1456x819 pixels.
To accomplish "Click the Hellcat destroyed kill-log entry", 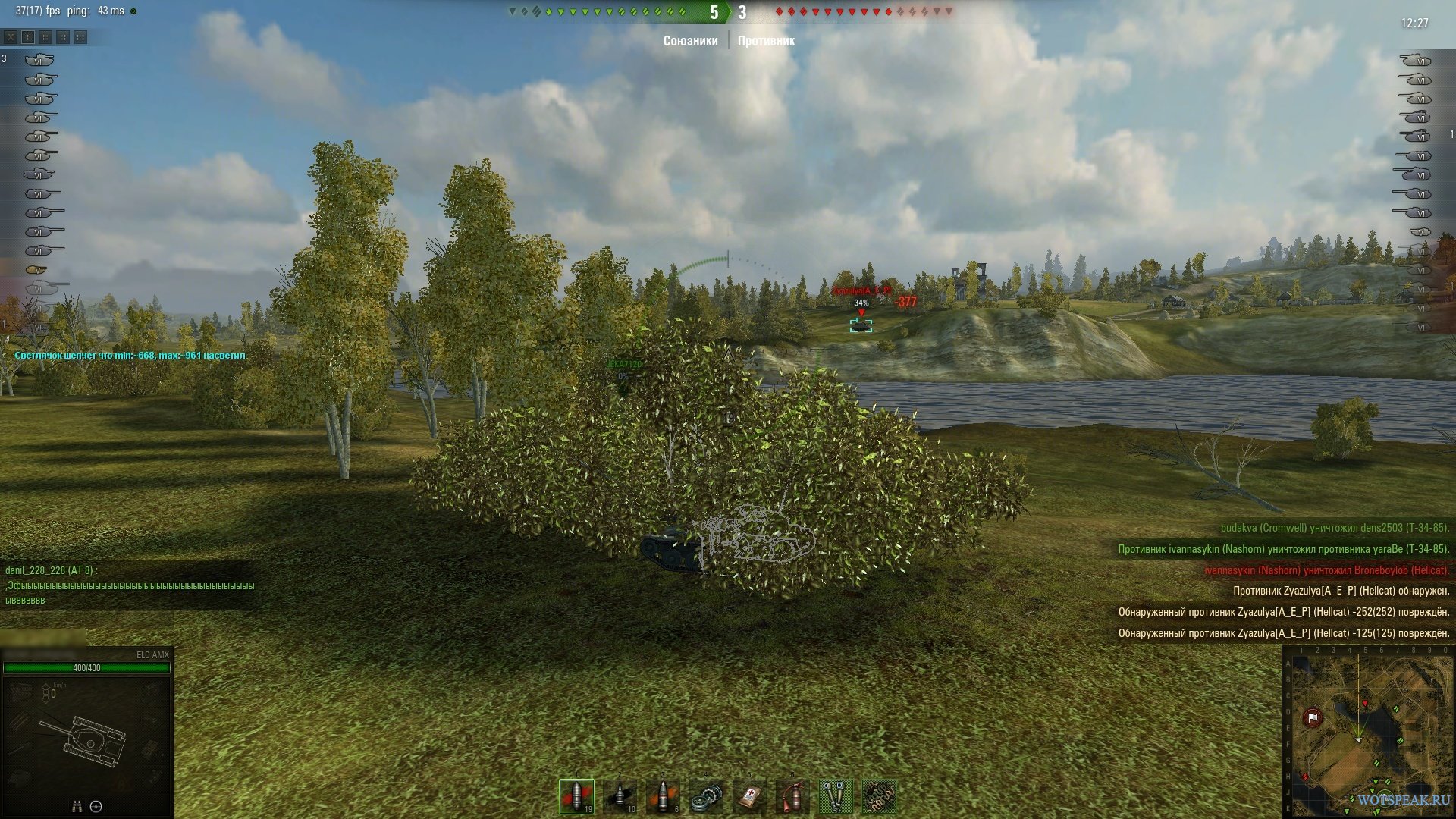I will pyautogui.click(x=1326, y=570).
